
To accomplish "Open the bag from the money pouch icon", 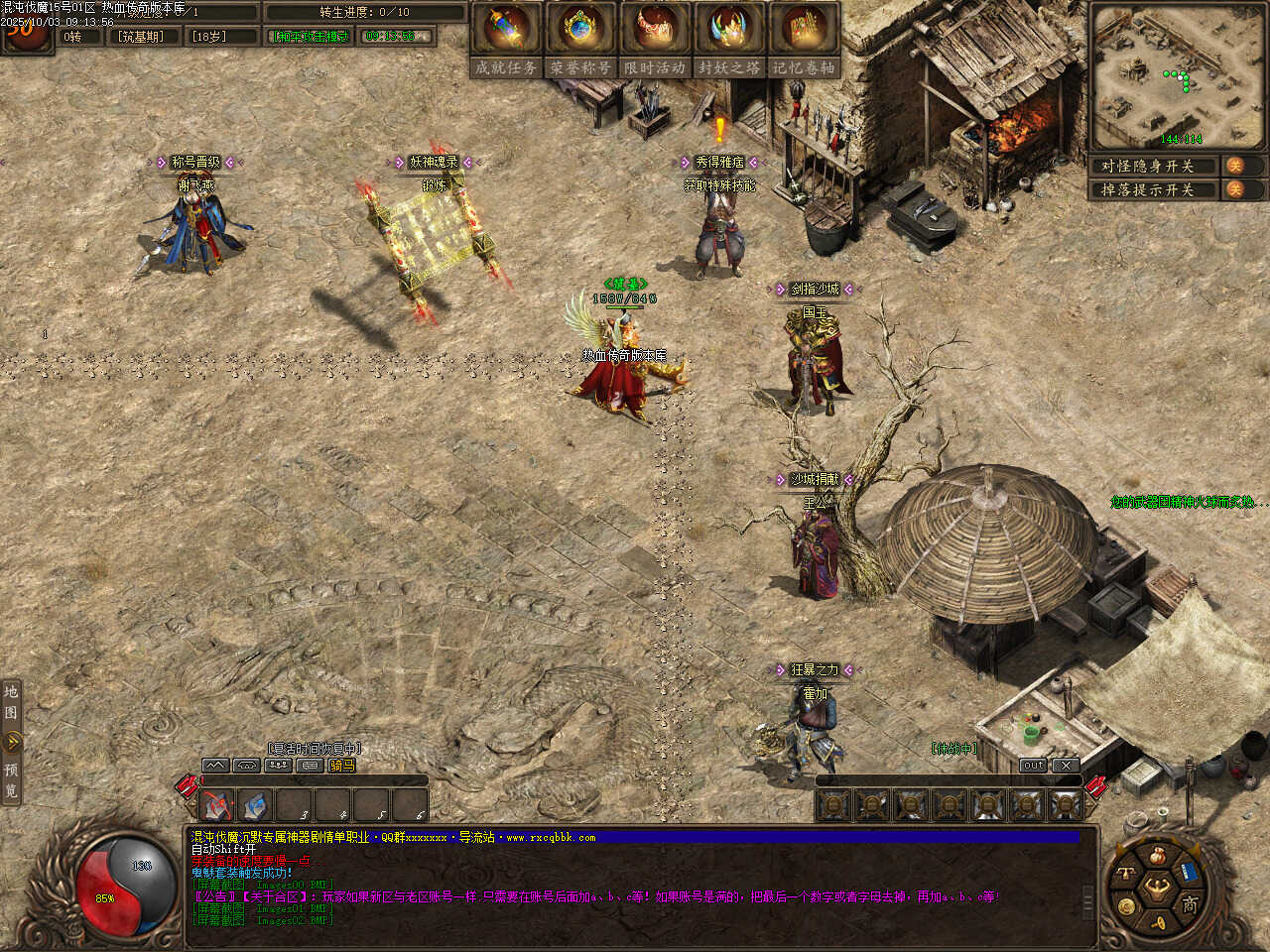I will [1156, 856].
